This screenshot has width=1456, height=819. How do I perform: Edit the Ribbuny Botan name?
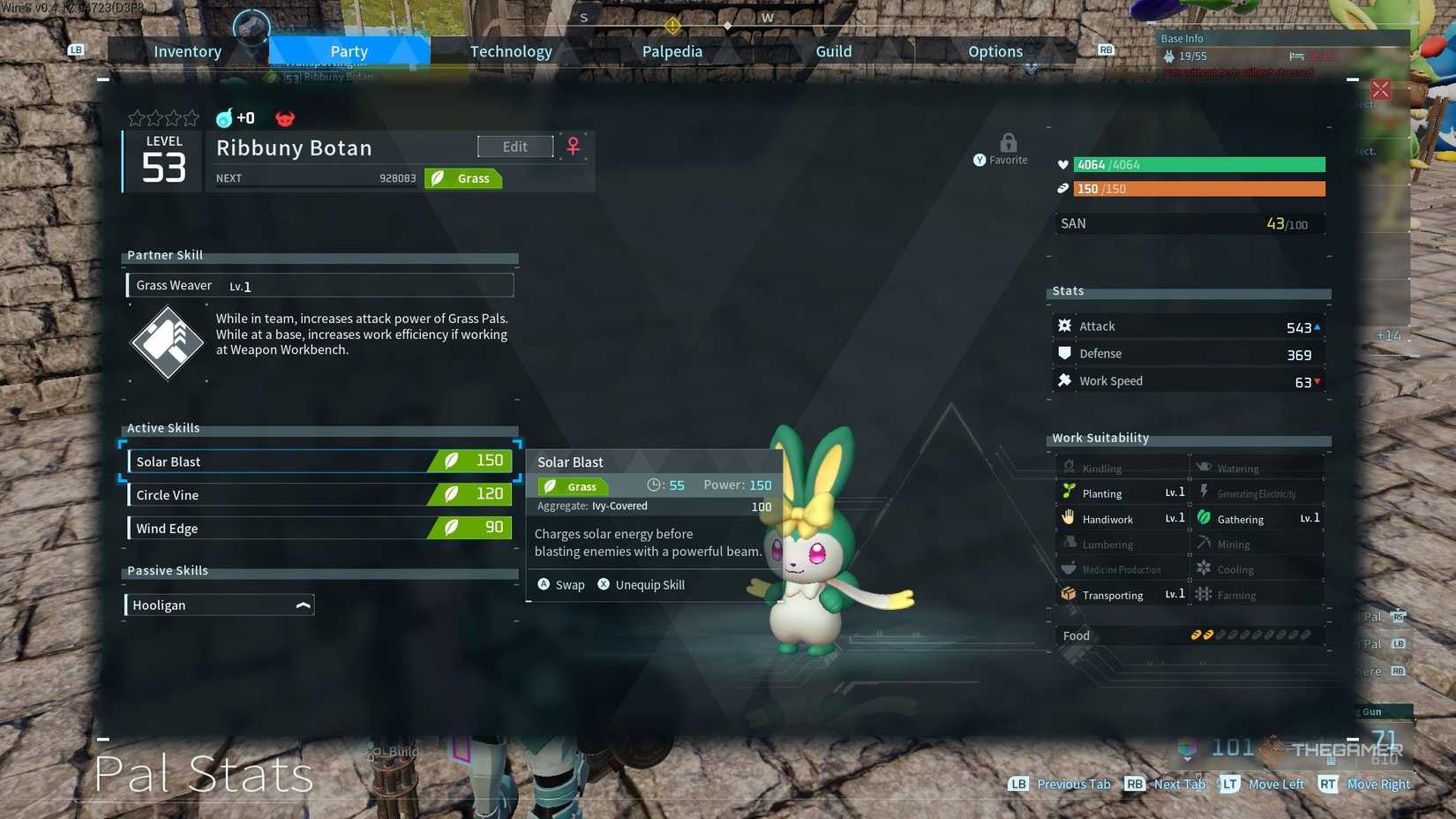[x=515, y=147]
